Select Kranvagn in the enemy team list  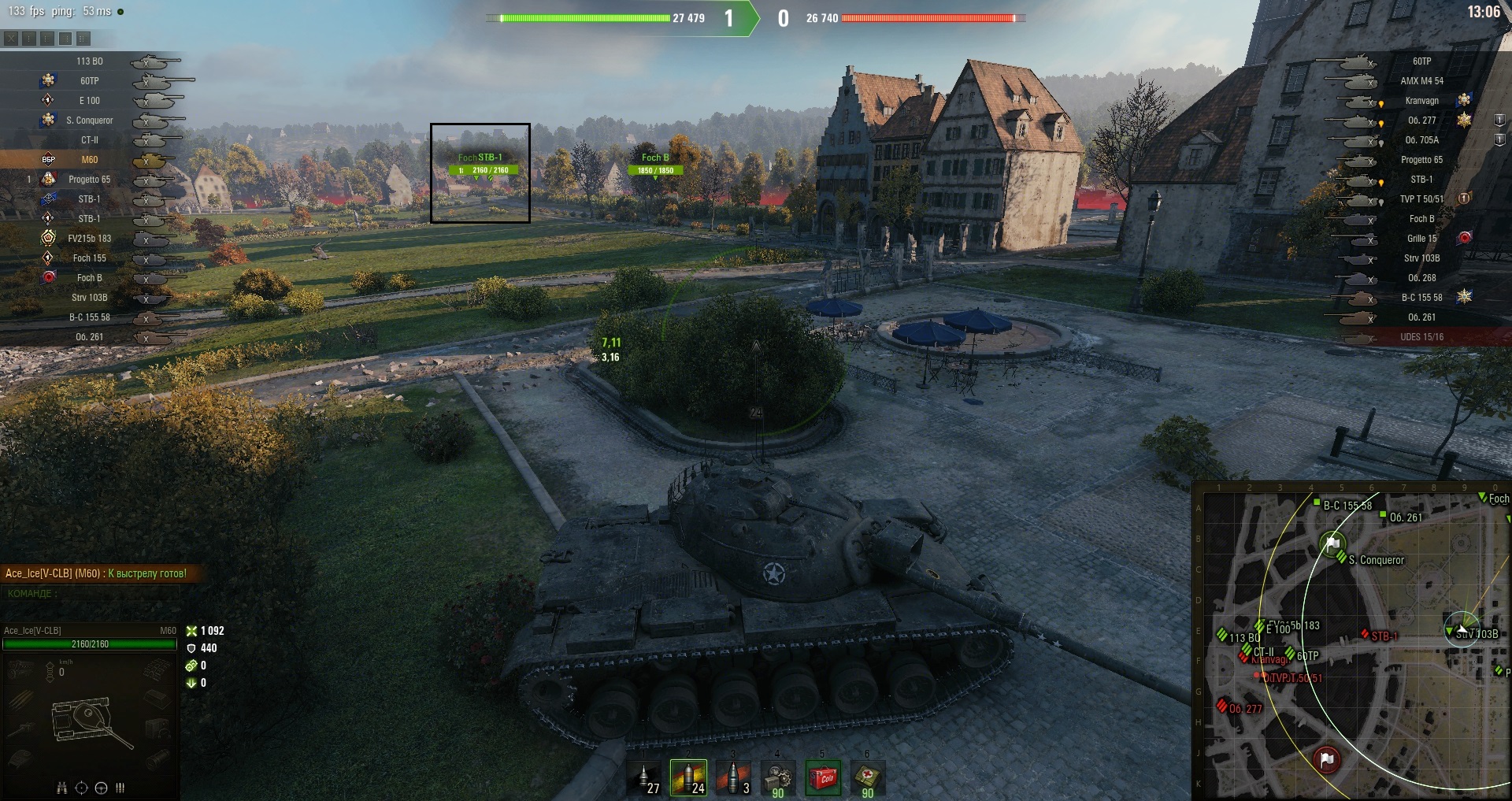tap(1421, 101)
